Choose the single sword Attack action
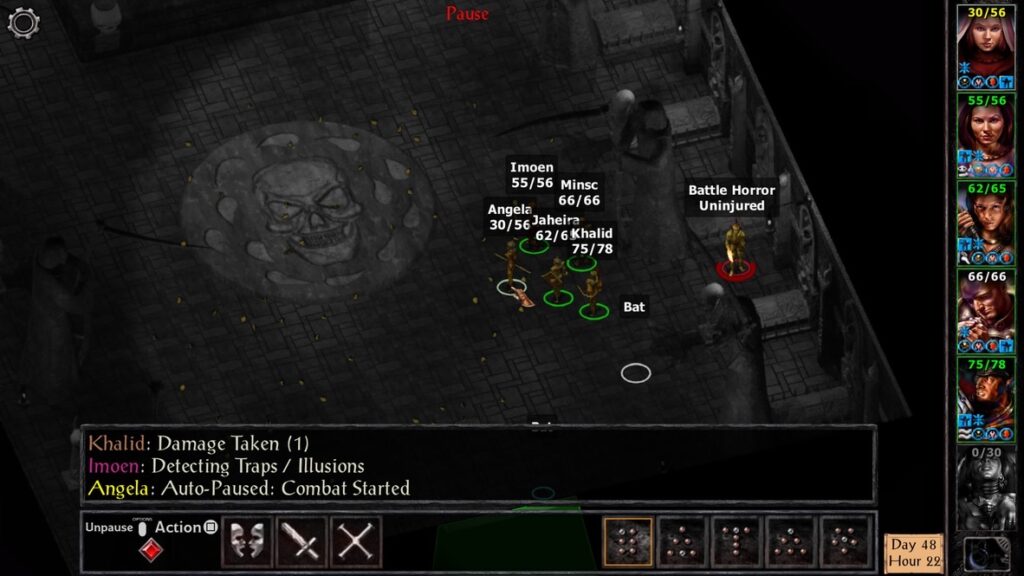1024x576 pixels. 300,541
